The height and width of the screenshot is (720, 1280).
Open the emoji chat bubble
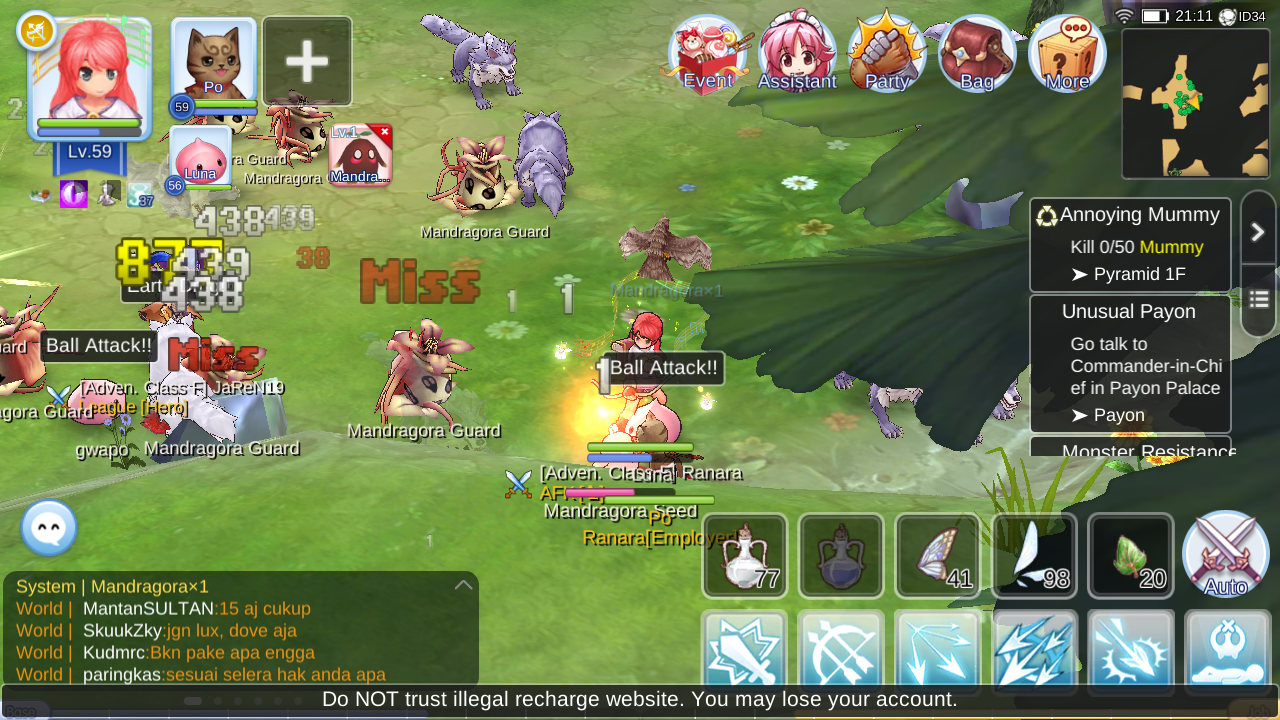[47, 528]
